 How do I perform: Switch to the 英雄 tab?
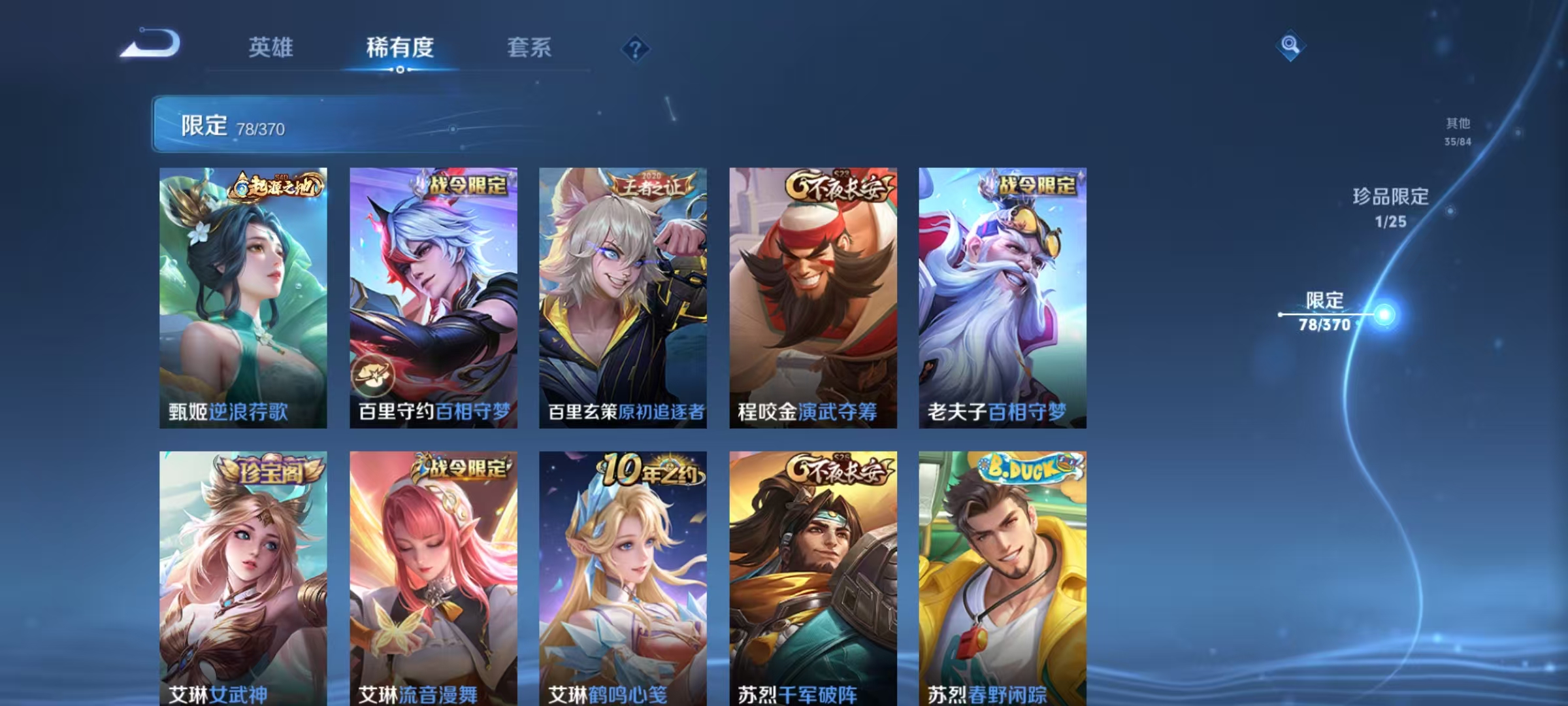tap(272, 48)
